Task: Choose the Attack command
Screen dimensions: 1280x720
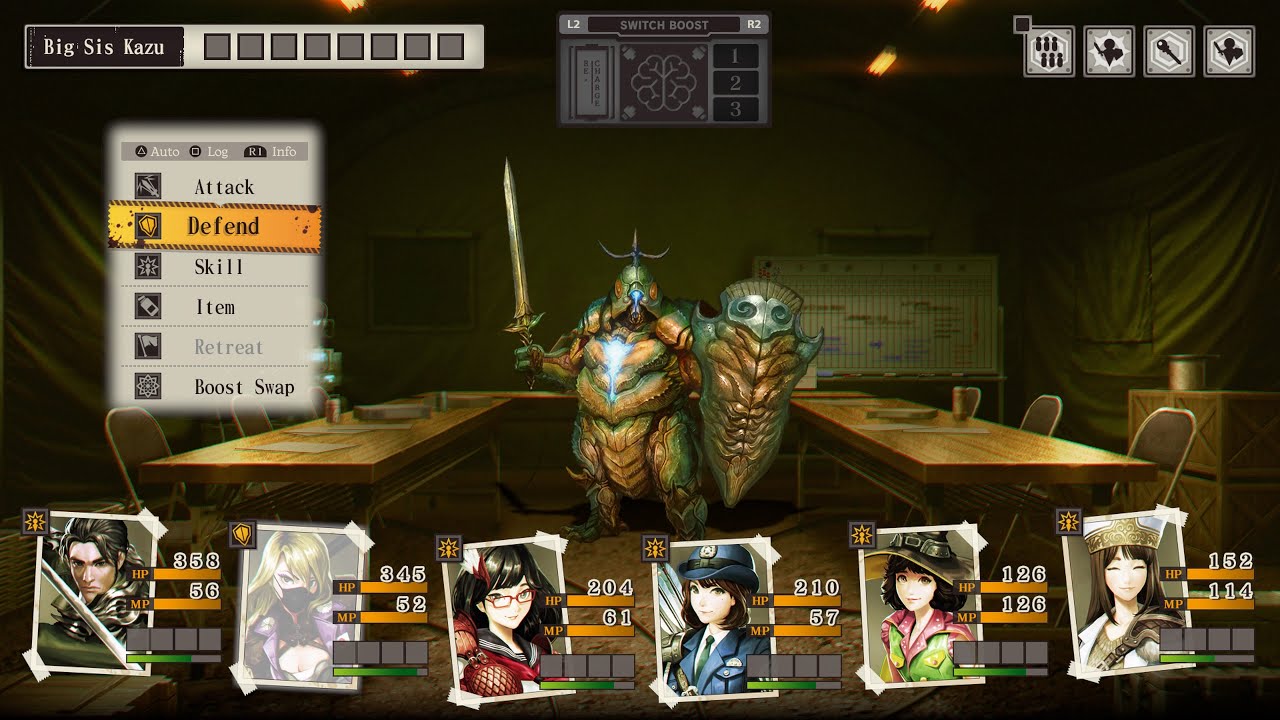Action: 223,187
